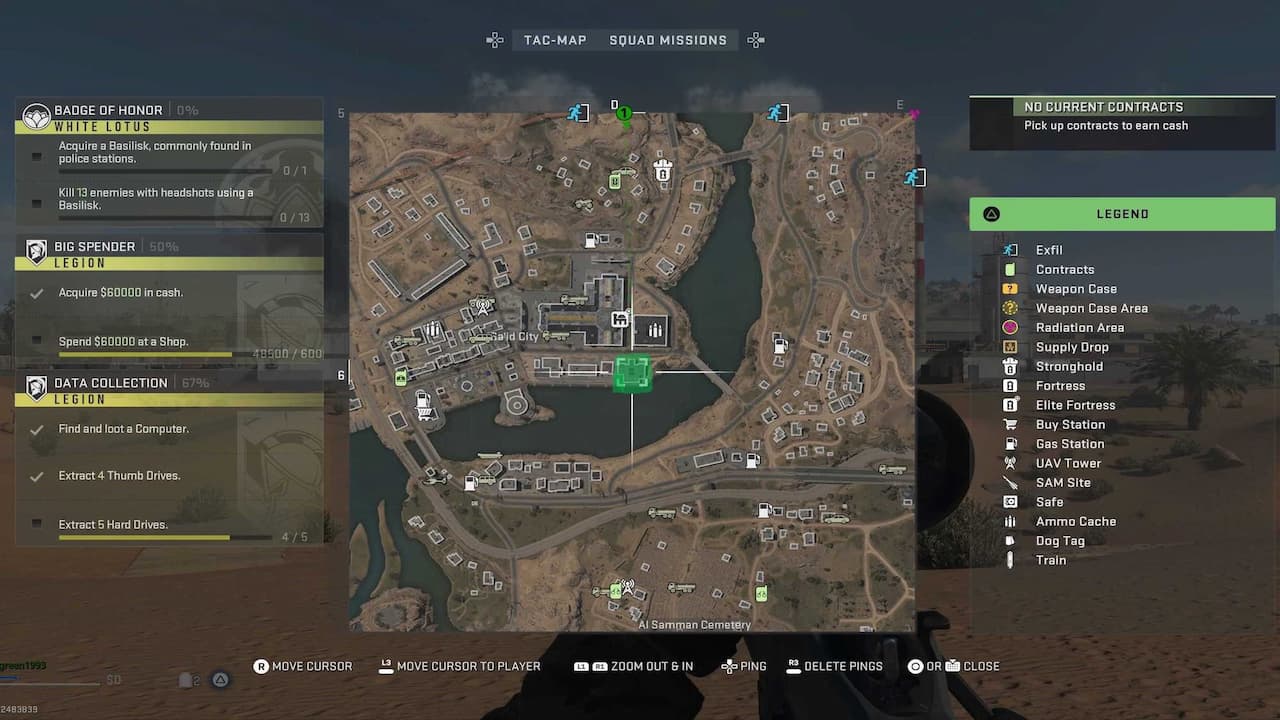Click the exfil helicopter icon at map top

pos(578,113)
